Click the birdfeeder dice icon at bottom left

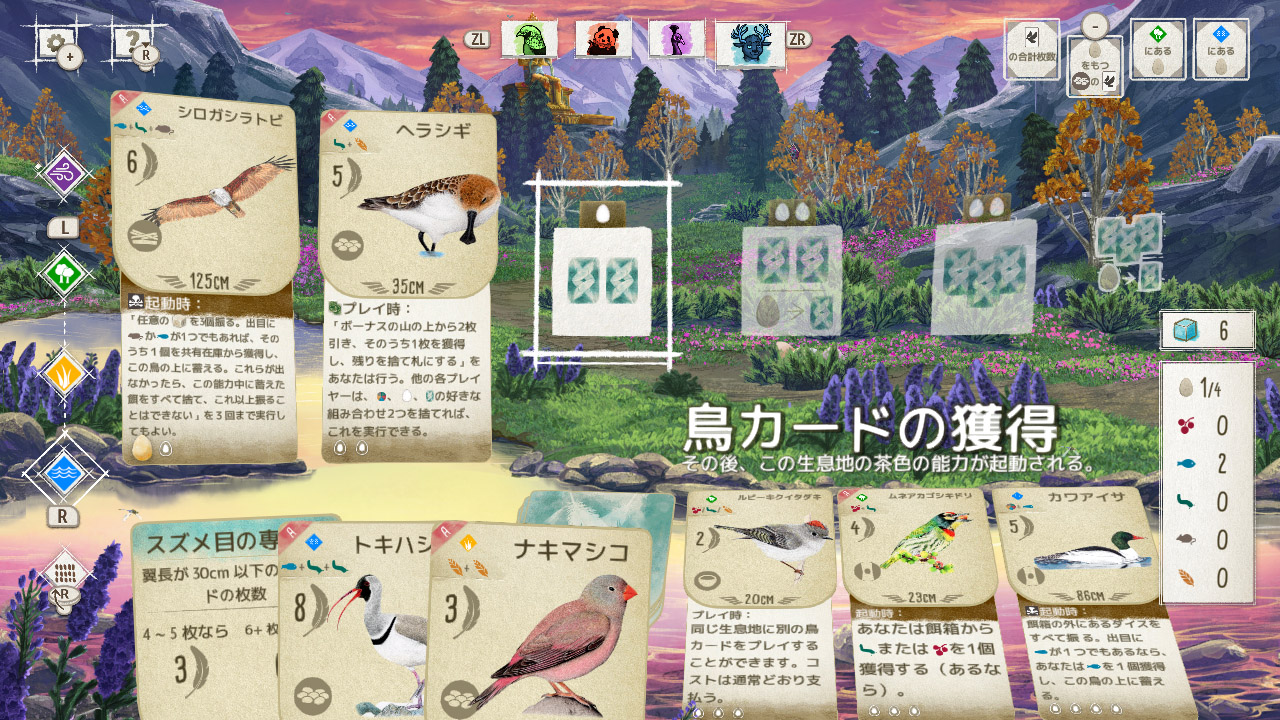click(64, 568)
